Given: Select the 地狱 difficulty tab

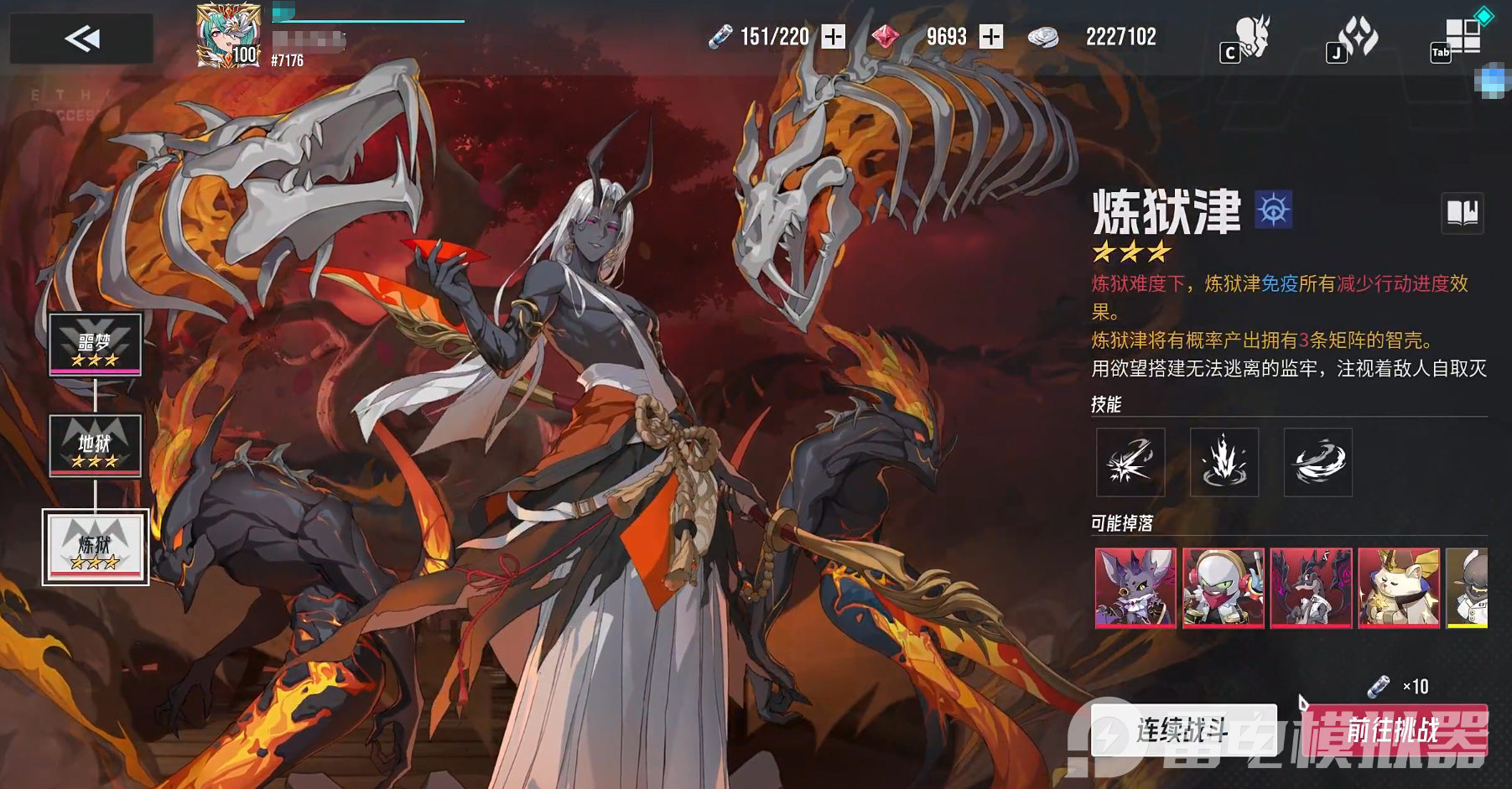Looking at the screenshot, I should [95, 445].
